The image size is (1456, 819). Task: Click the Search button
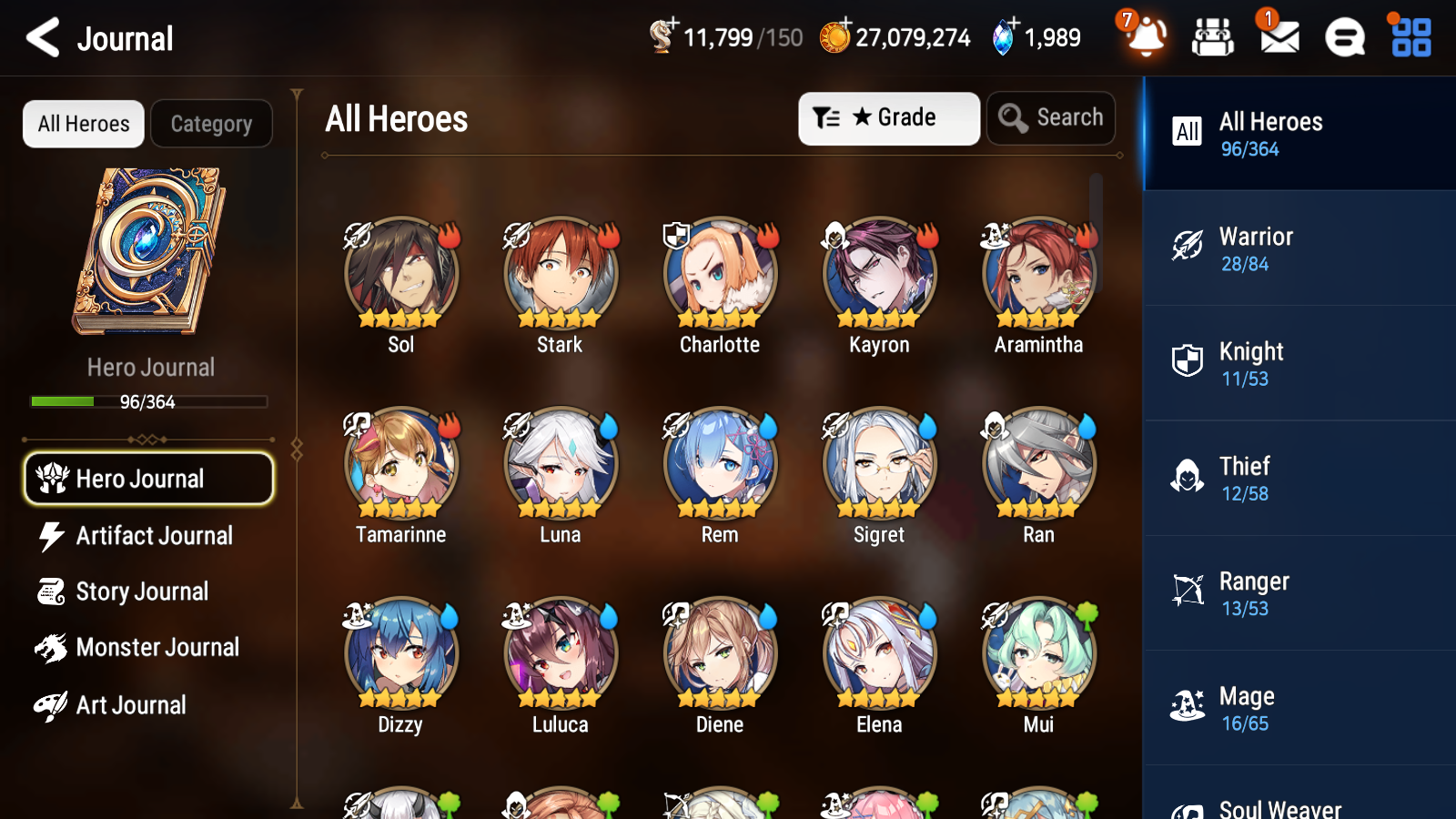pos(1051,117)
